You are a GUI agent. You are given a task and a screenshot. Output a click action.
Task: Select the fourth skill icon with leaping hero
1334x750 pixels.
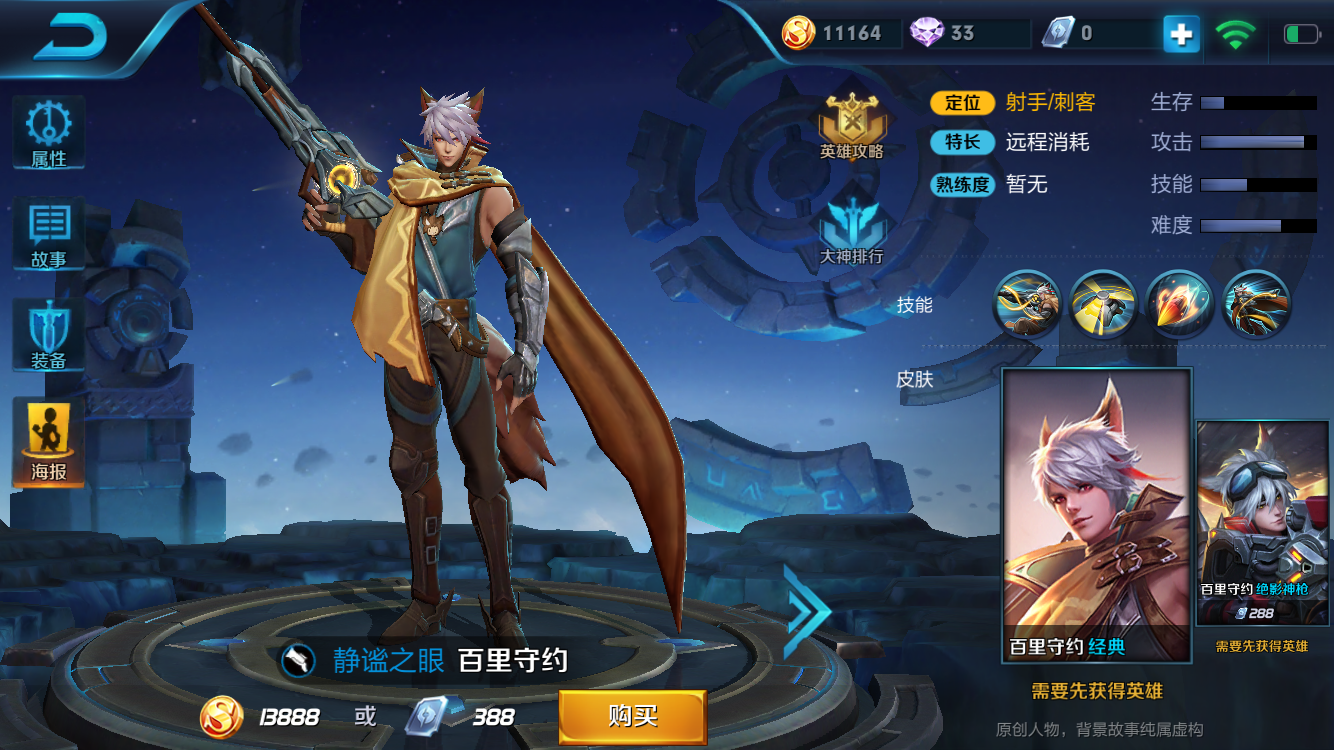click(x=1256, y=304)
